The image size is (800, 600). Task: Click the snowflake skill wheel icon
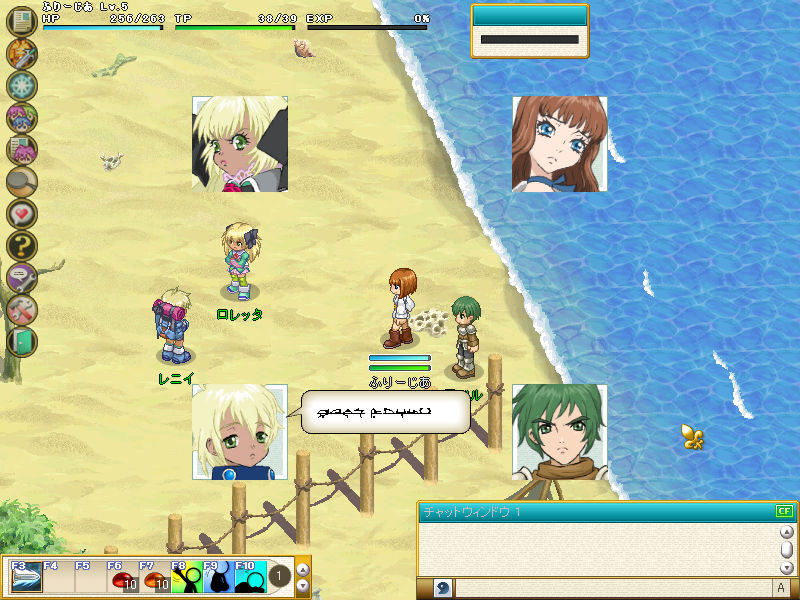click(x=21, y=86)
